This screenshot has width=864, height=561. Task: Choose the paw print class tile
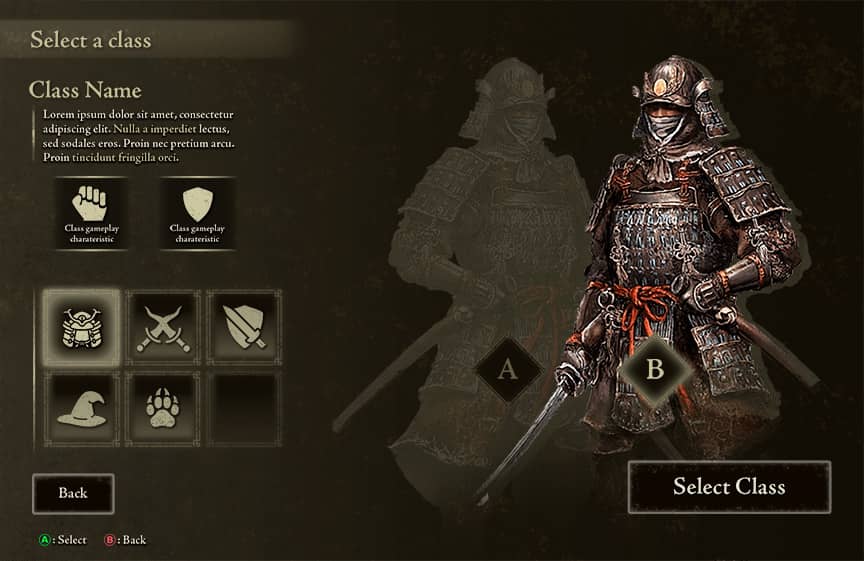162,408
